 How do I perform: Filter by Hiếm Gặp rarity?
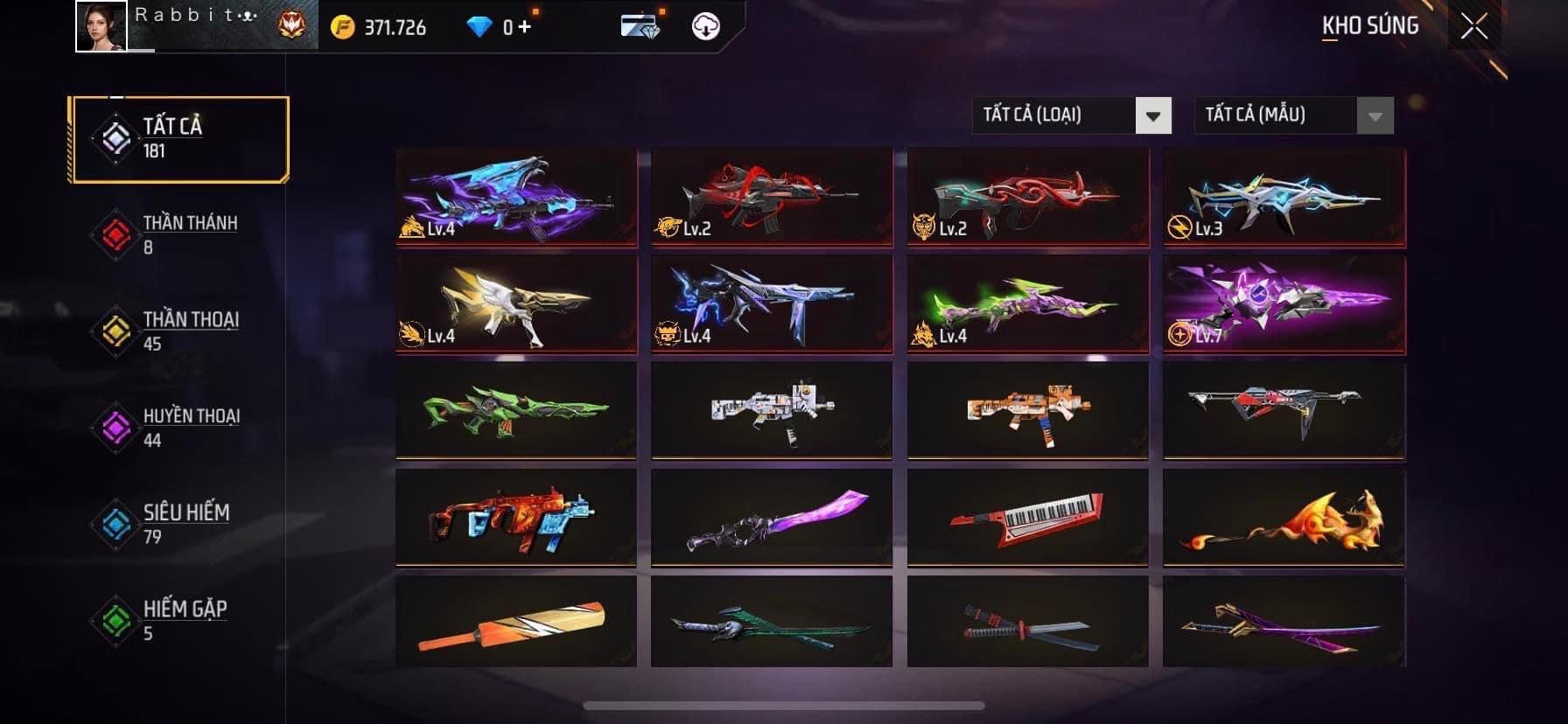(x=179, y=619)
